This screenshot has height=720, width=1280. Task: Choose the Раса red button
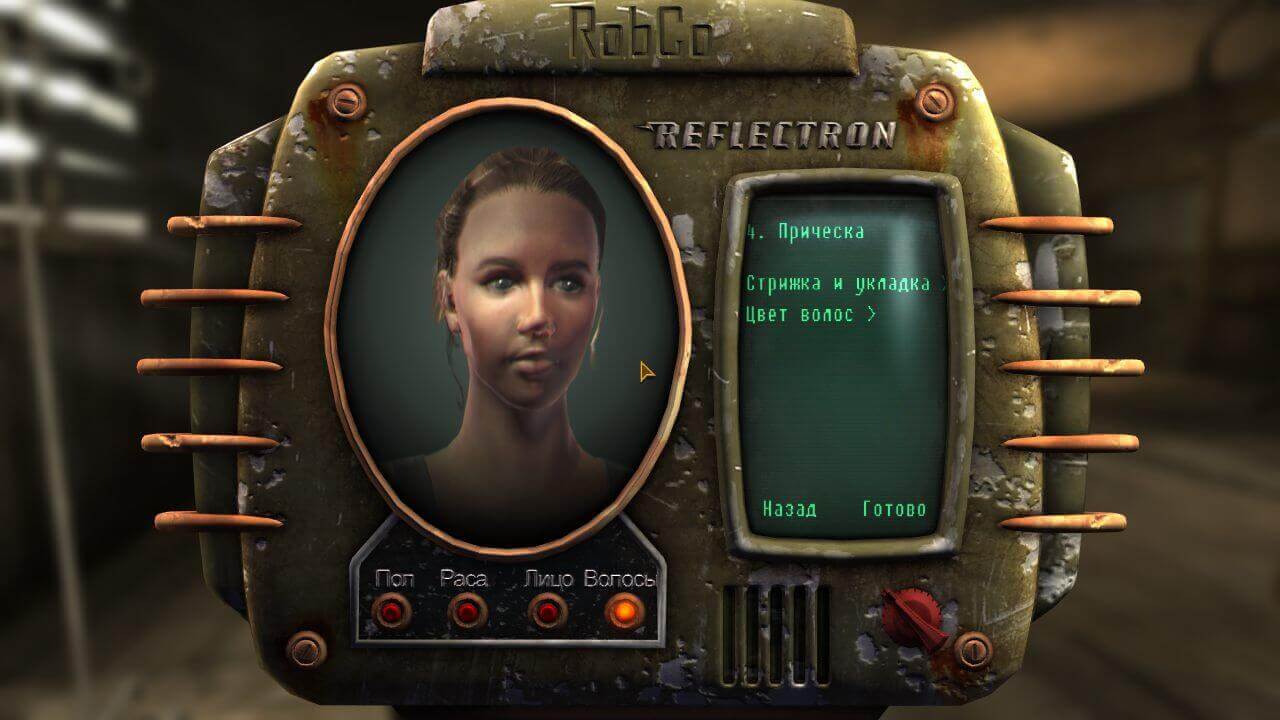click(466, 610)
